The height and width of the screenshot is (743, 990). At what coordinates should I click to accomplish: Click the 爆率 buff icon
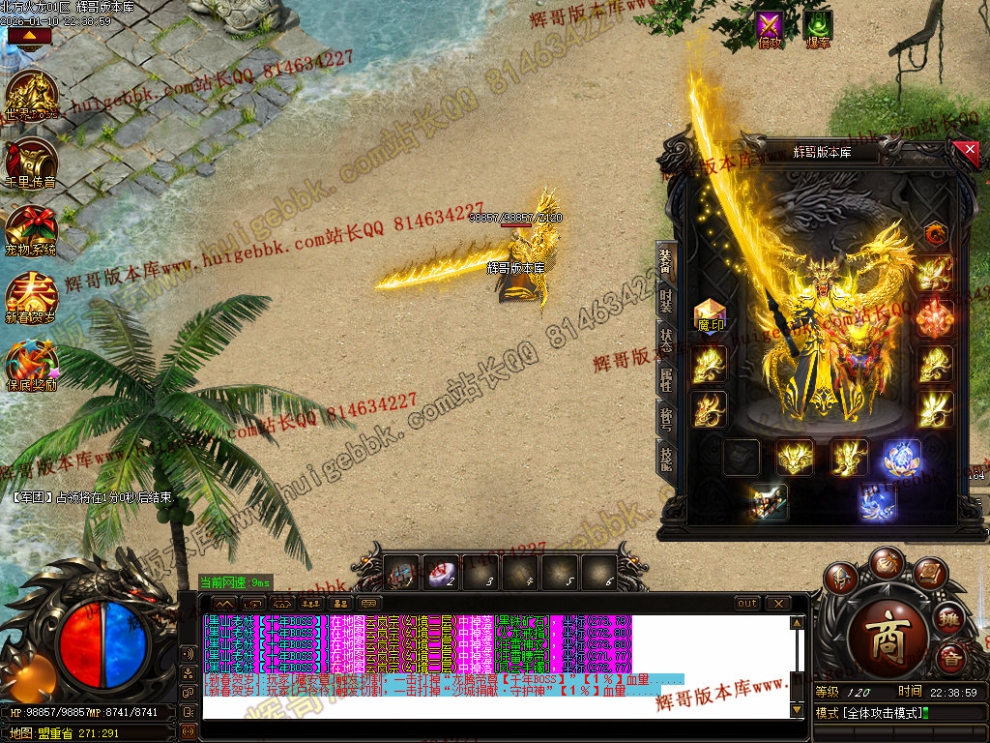coord(818,27)
